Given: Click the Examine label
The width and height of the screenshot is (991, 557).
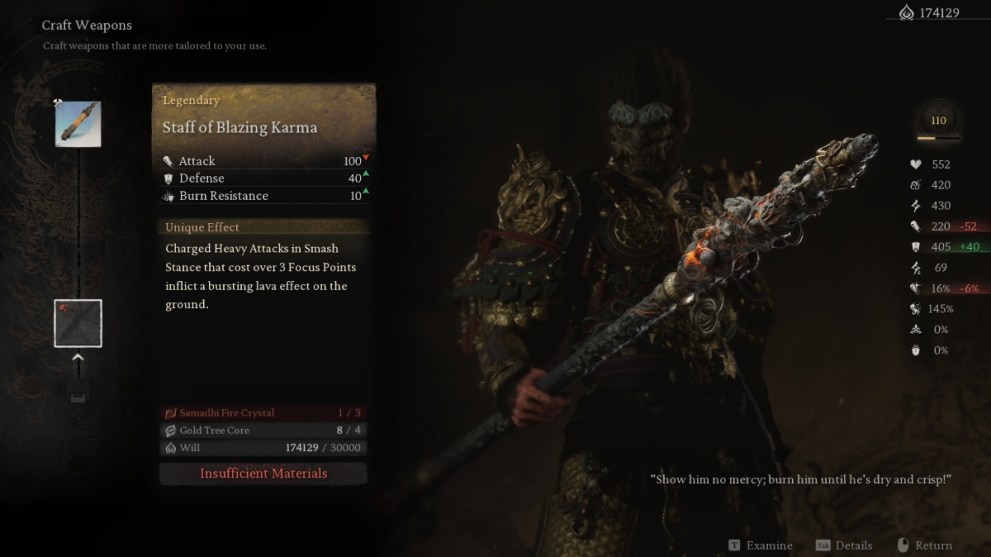Looking at the screenshot, I should click(x=768, y=545).
